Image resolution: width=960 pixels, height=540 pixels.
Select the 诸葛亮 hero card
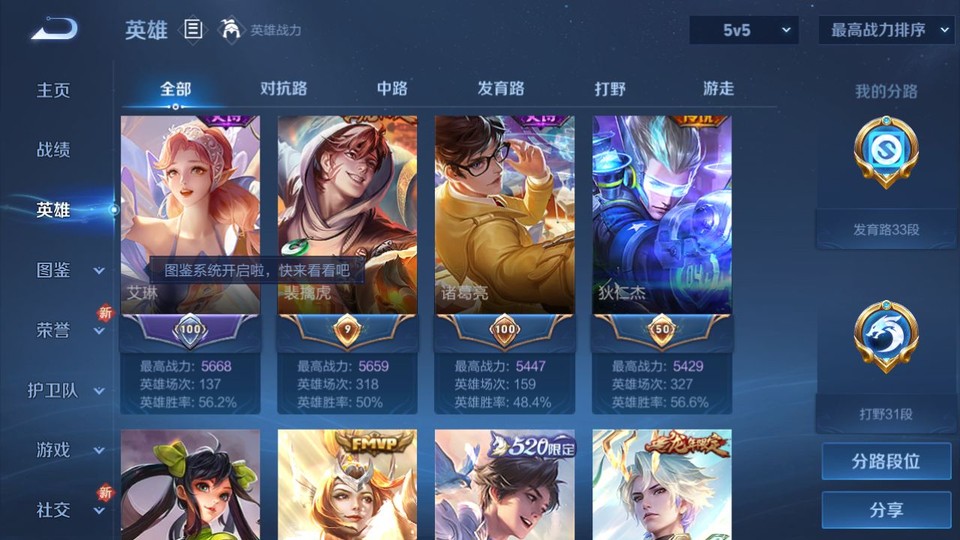tap(504, 215)
